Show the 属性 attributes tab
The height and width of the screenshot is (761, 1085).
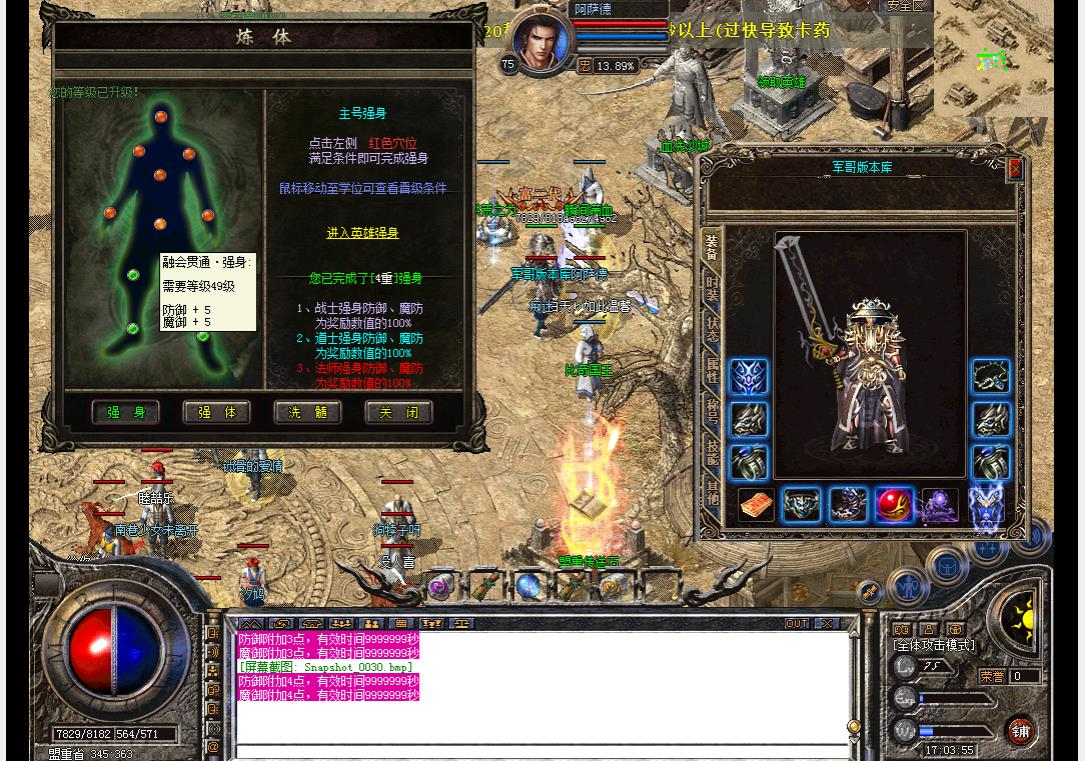click(712, 370)
